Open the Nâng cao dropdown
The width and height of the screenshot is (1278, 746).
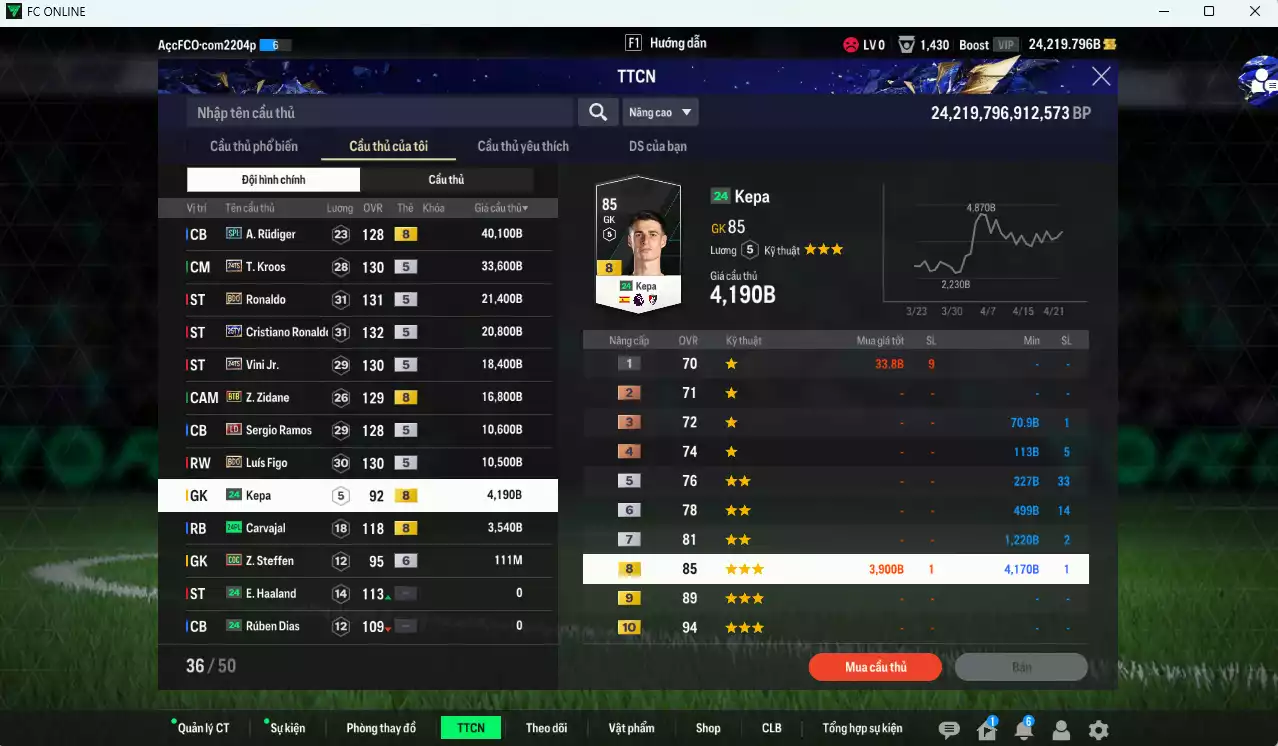tap(660, 113)
